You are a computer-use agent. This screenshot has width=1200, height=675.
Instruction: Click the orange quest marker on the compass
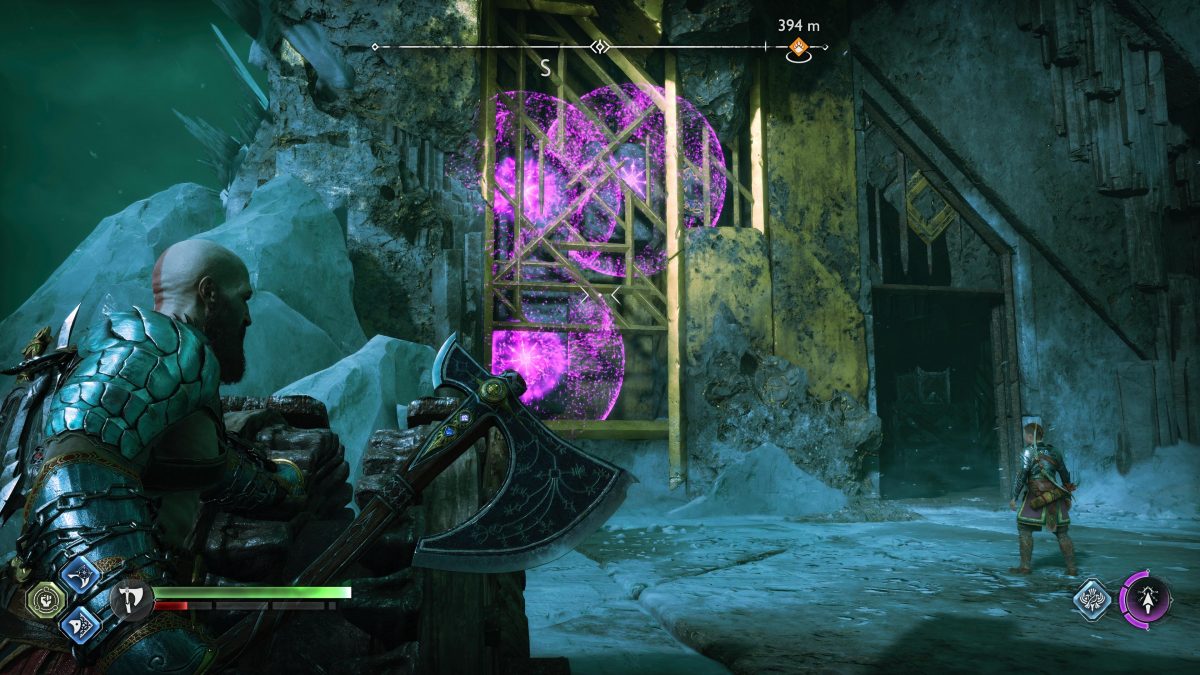click(798, 46)
